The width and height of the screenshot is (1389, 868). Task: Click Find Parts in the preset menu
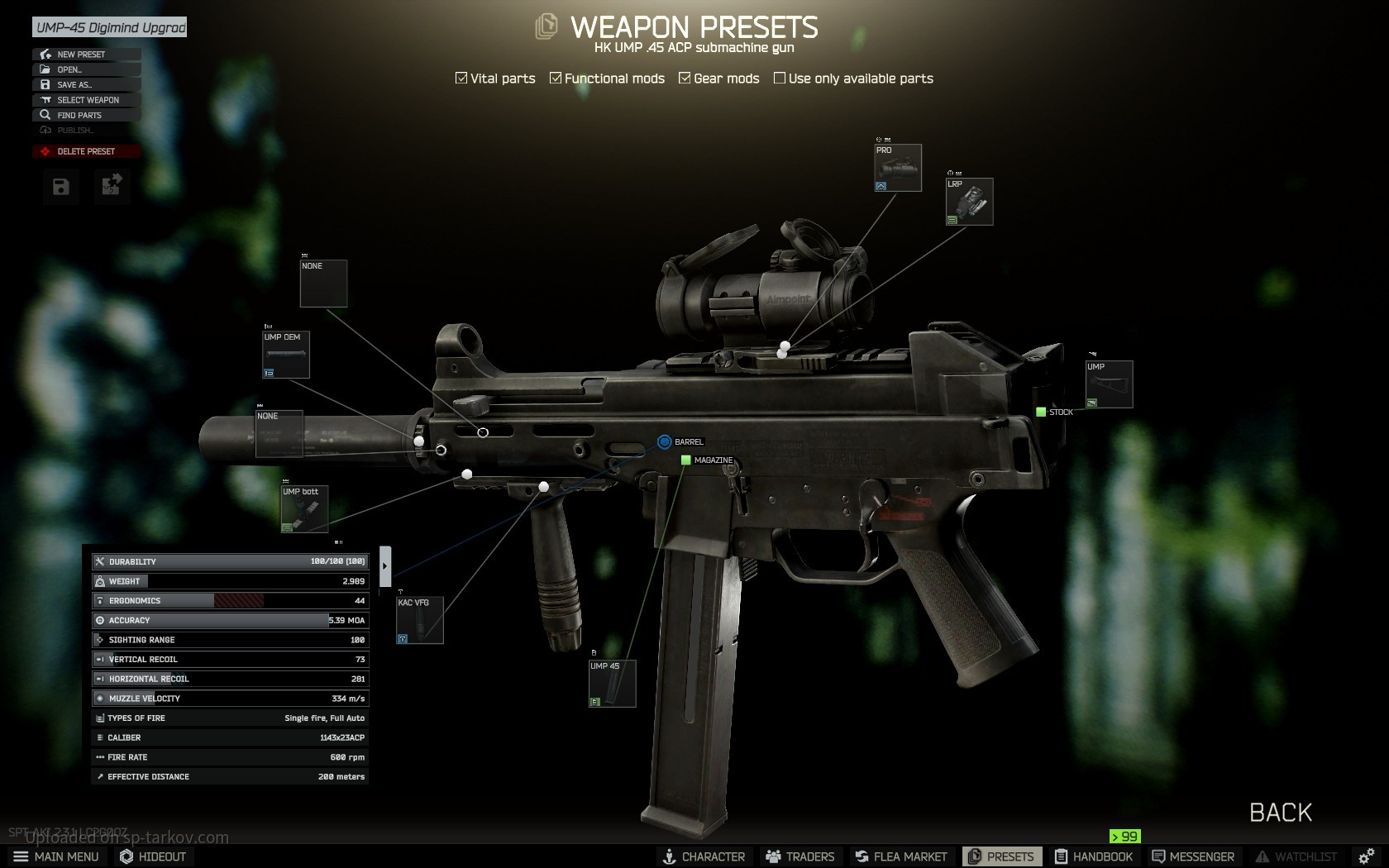coord(79,115)
